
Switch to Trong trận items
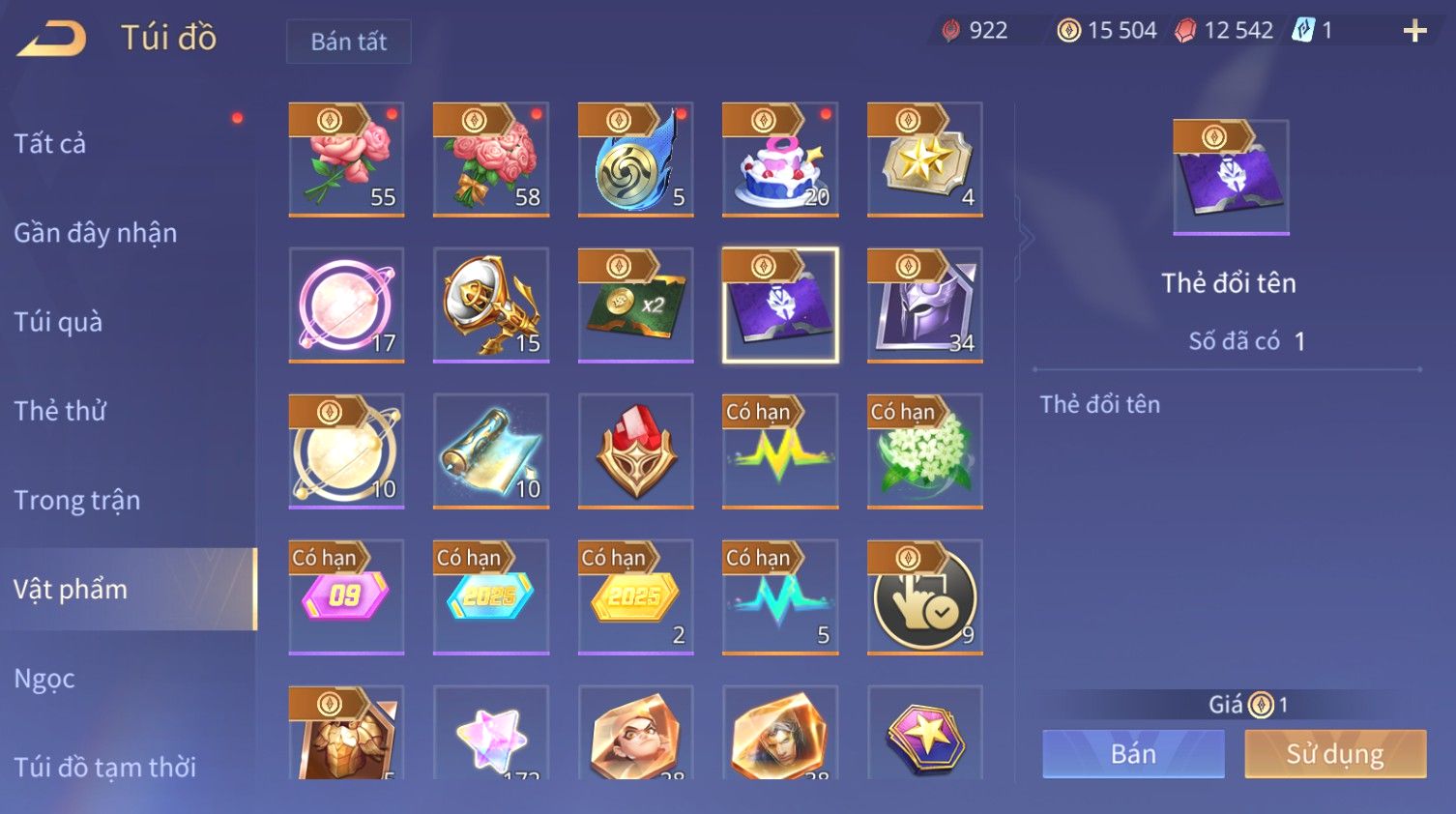coord(77,500)
